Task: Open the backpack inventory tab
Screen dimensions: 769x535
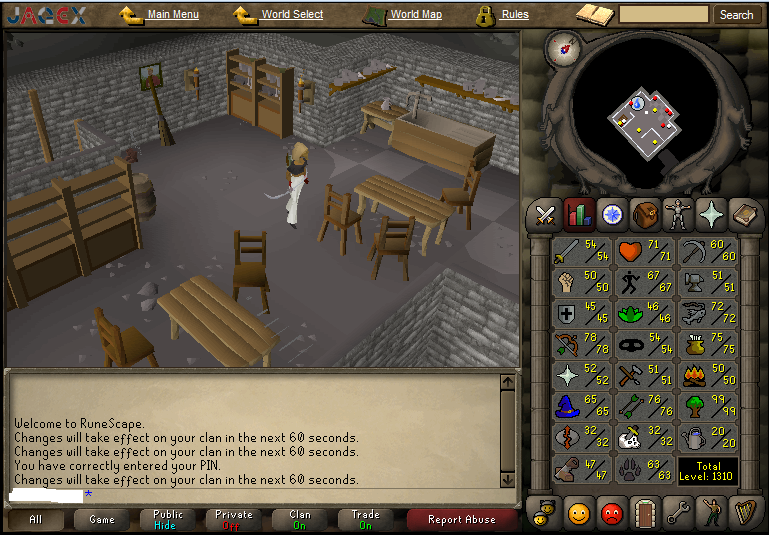Action: coord(645,214)
